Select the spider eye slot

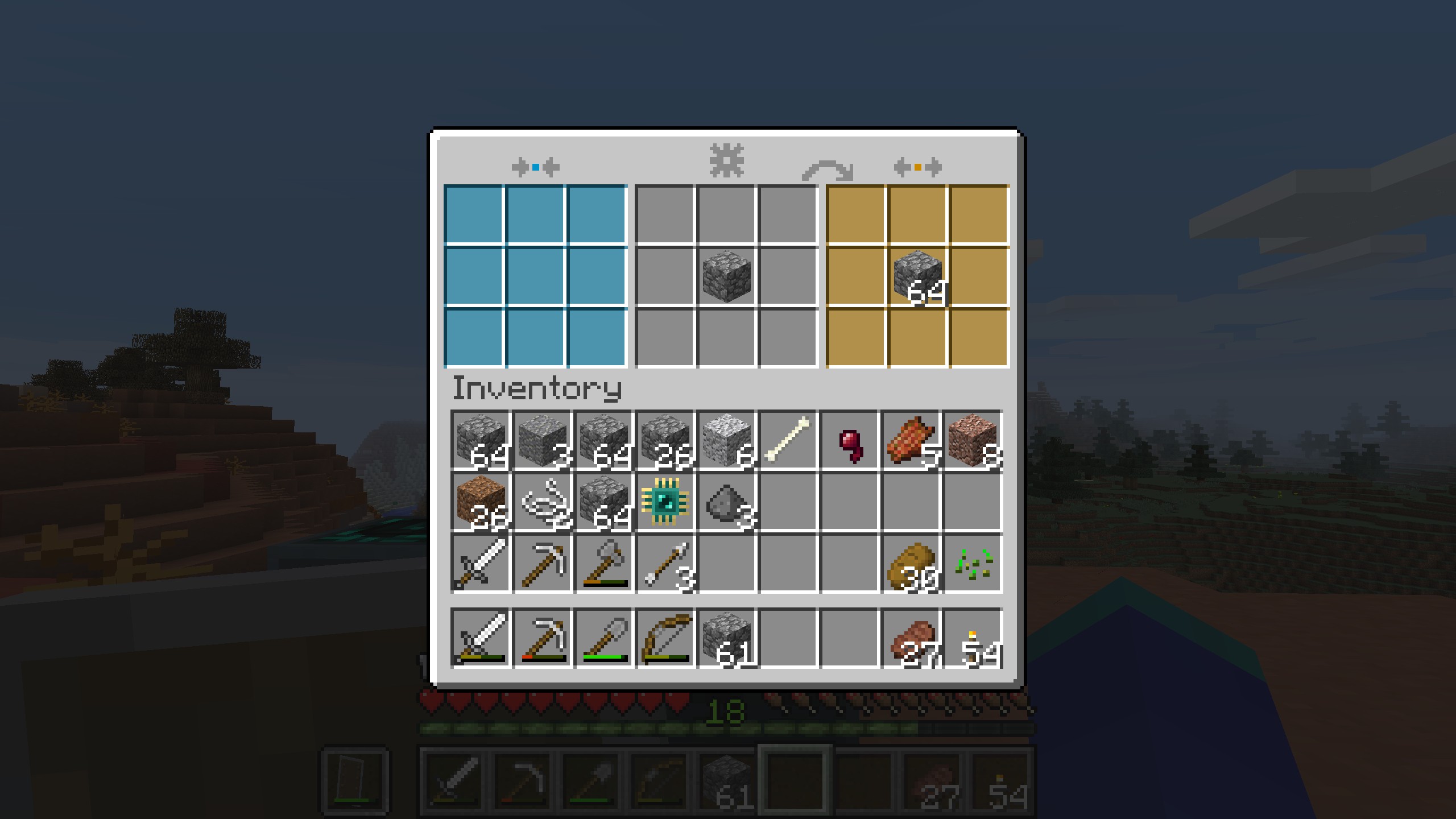pyautogui.click(x=849, y=441)
